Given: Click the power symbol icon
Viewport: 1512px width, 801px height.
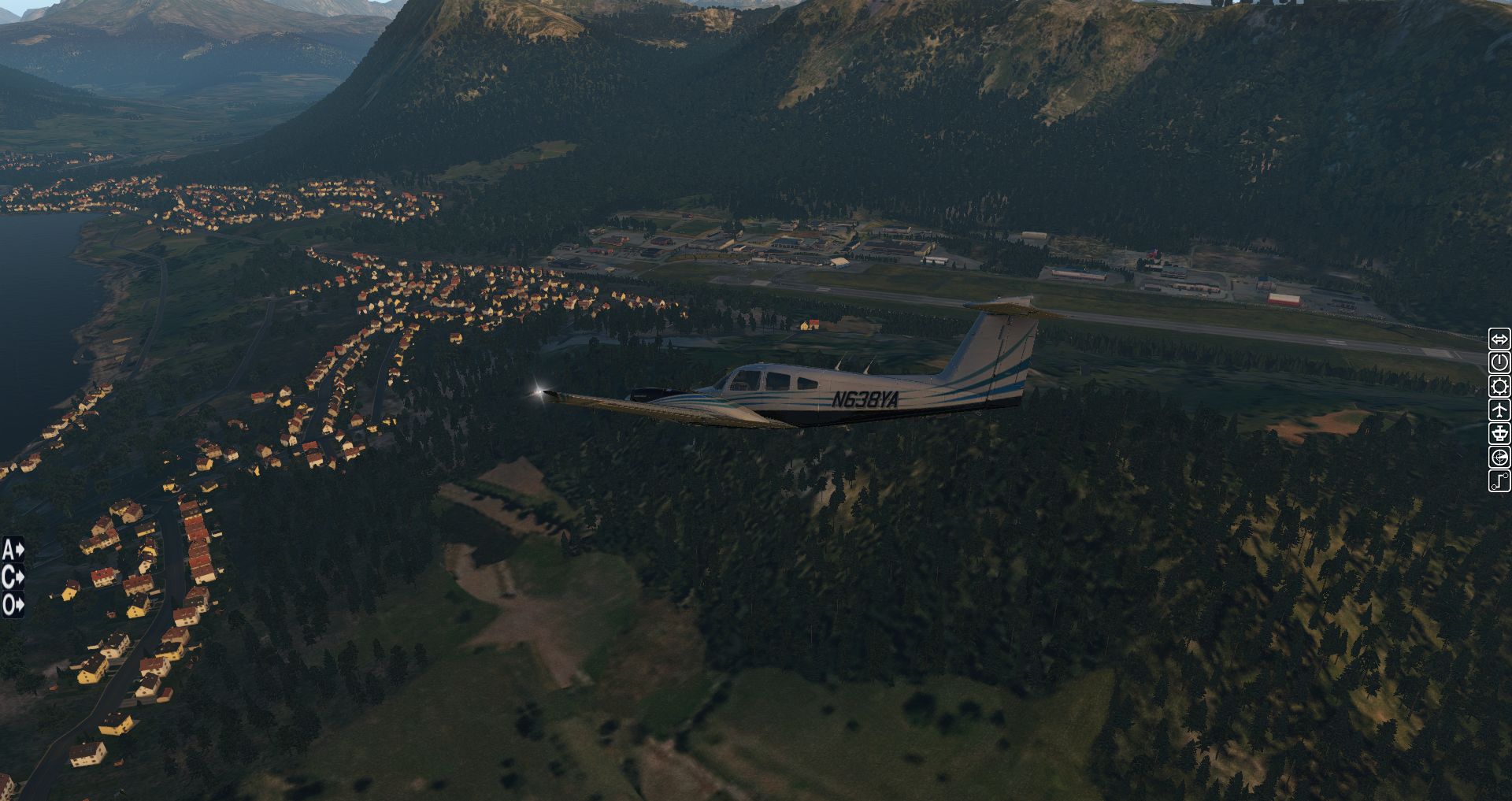Looking at the screenshot, I should (1499, 362).
